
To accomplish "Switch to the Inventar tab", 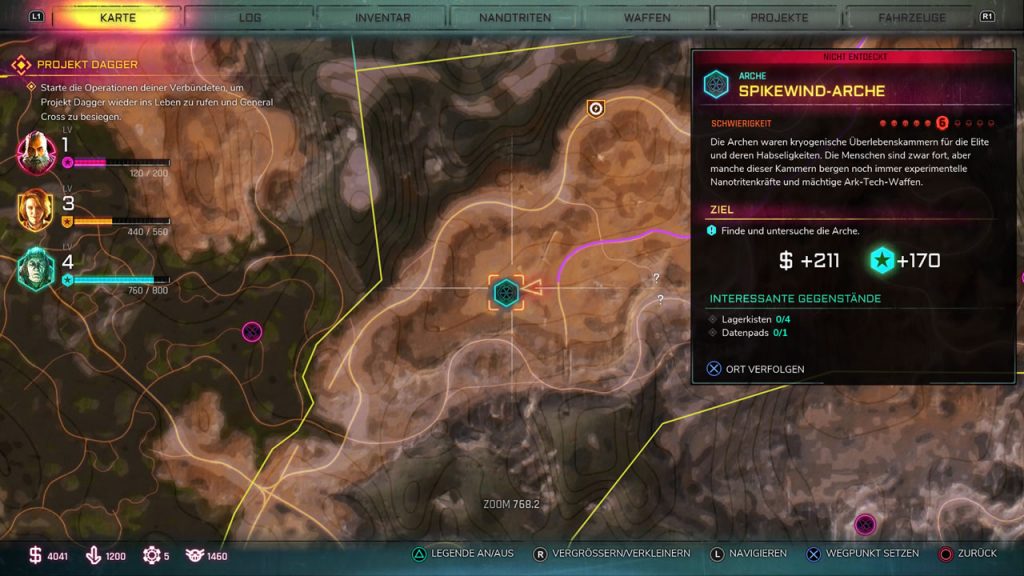I will [x=382, y=17].
